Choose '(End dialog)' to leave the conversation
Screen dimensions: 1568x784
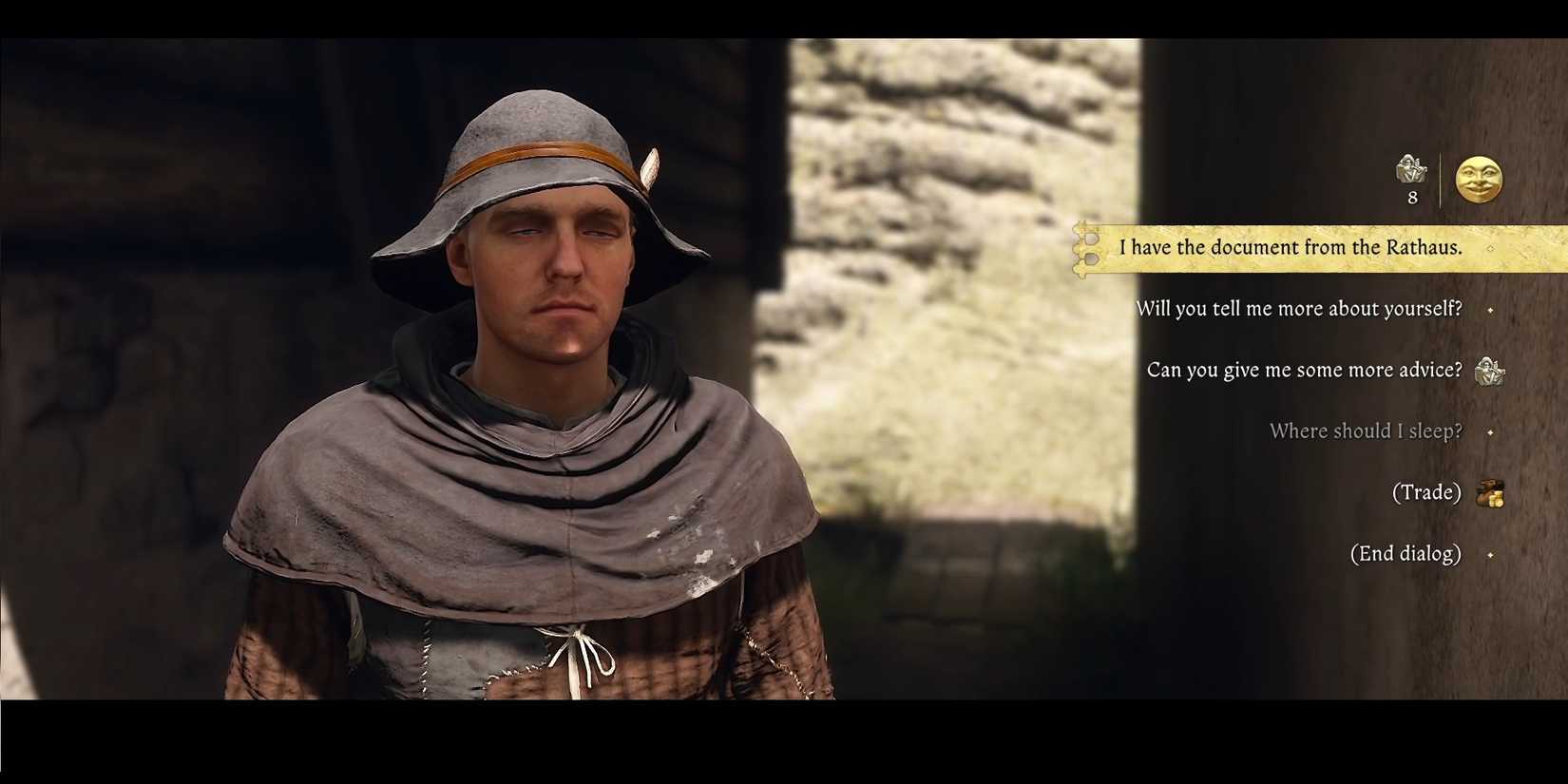1405,553
